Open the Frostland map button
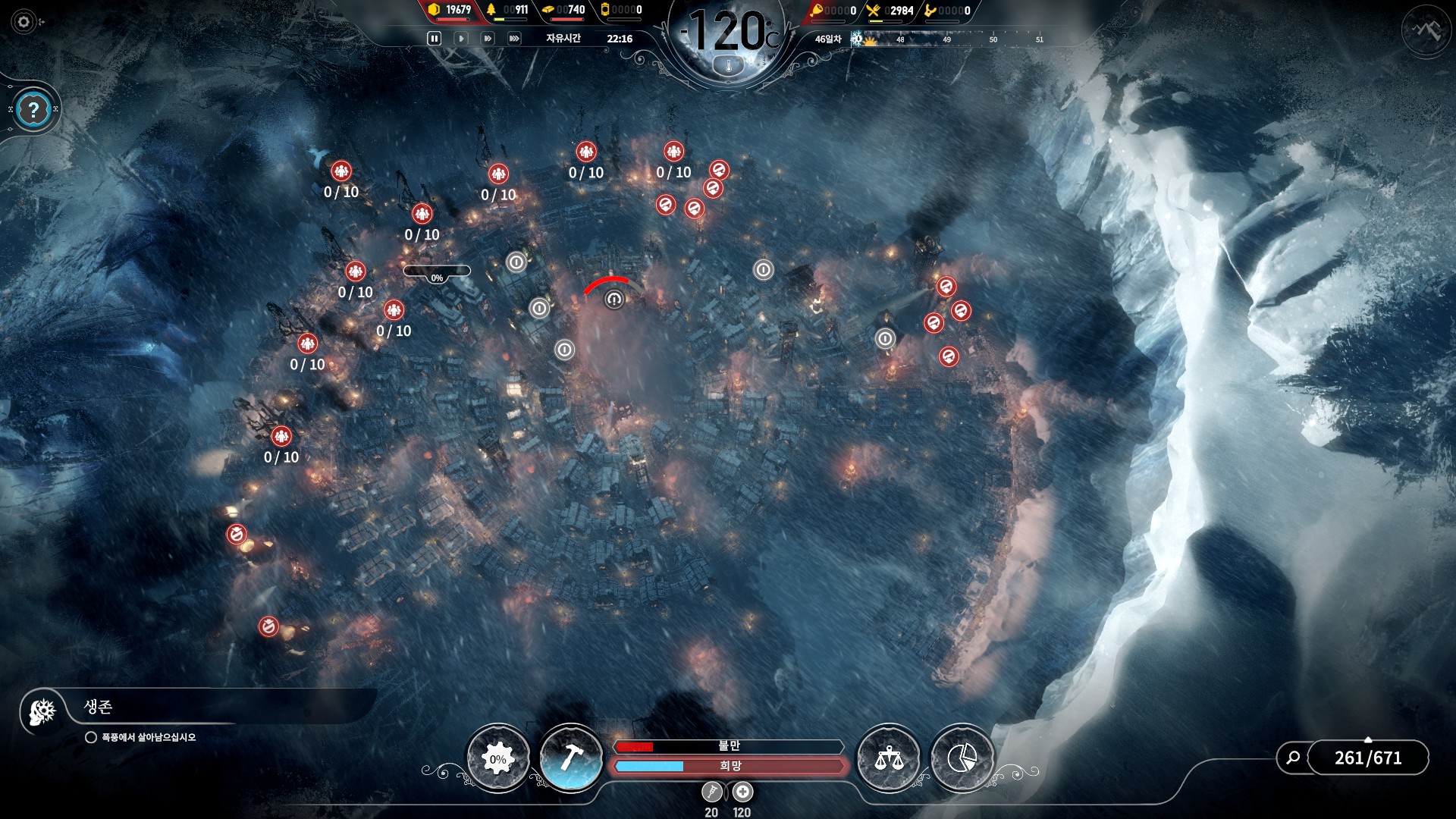This screenshot has height=819, width=1456. (x=1426, y=30)
